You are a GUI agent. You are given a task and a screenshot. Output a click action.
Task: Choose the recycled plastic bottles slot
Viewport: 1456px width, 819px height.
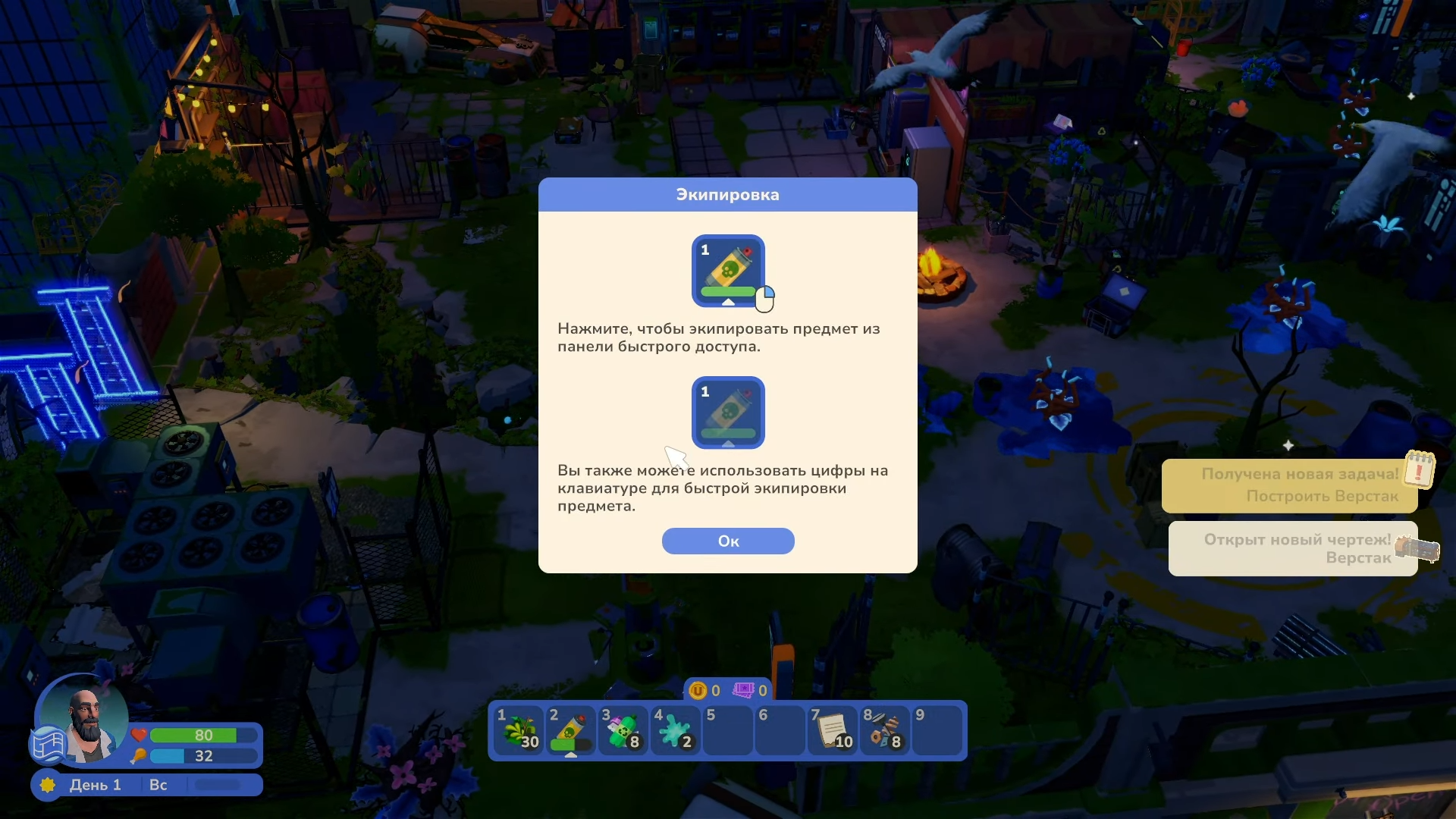click(x=623, y=730)
